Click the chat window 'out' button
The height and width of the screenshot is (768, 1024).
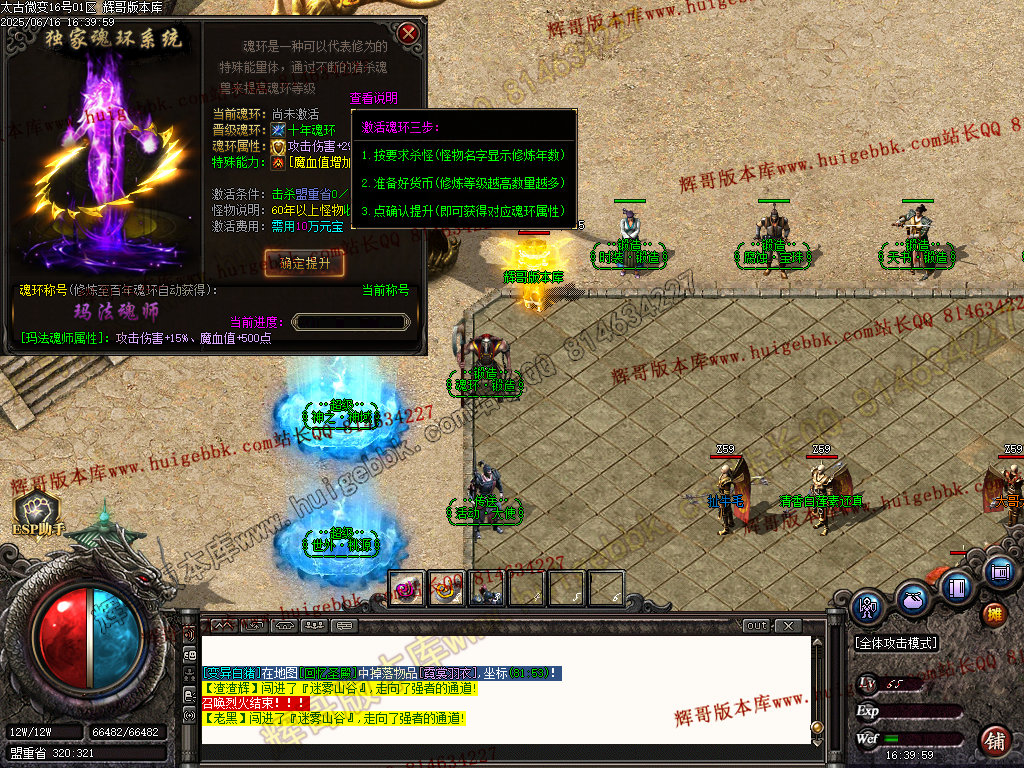click(757, 626)
